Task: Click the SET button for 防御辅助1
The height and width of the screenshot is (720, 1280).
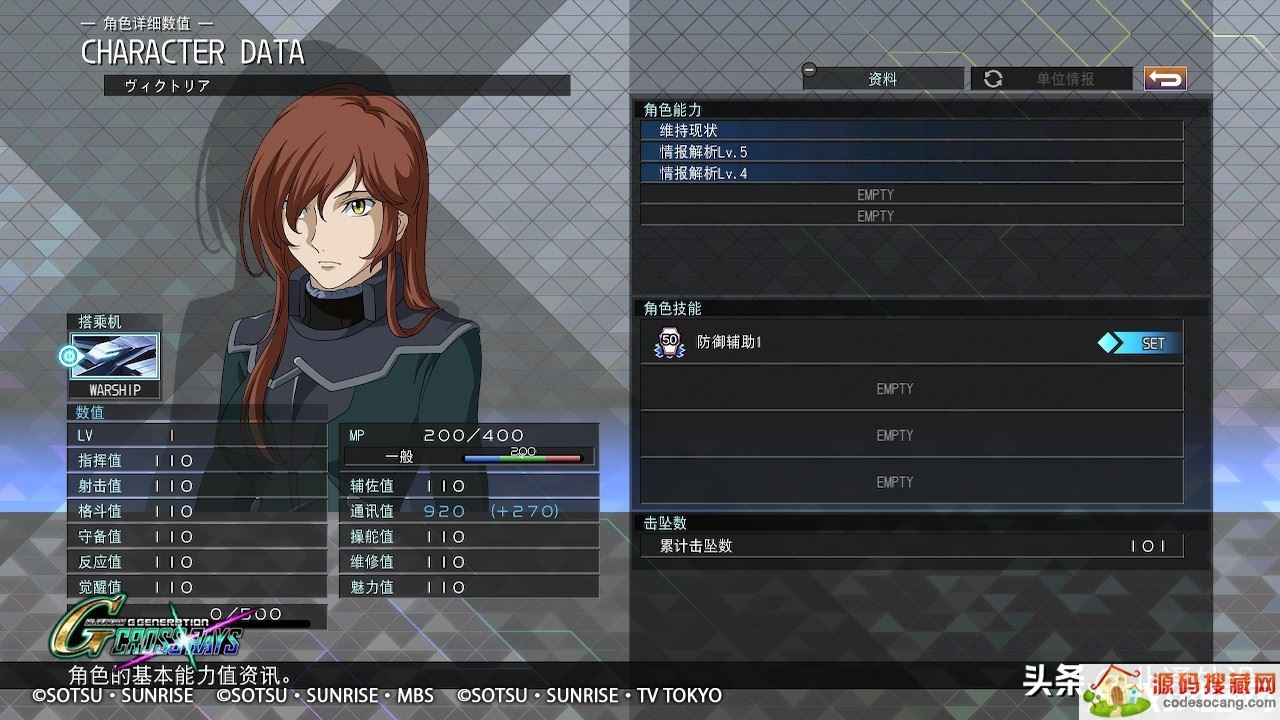Action: tap(1139, 343)
